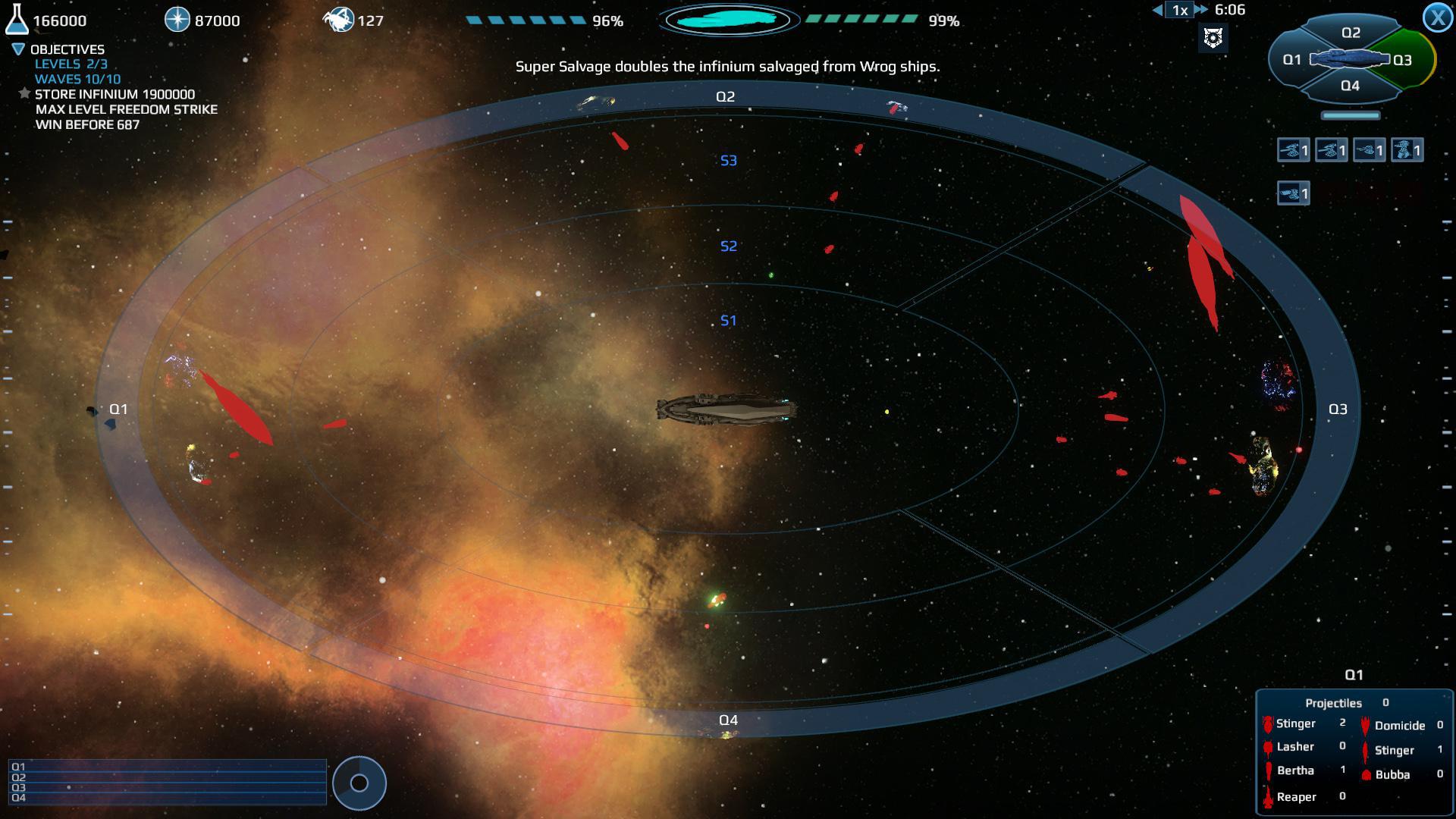The width and height of the screenshot is (1456, 819).
Task: Click the double arrow to increase game speed
Action: (x=1202, y=10)
